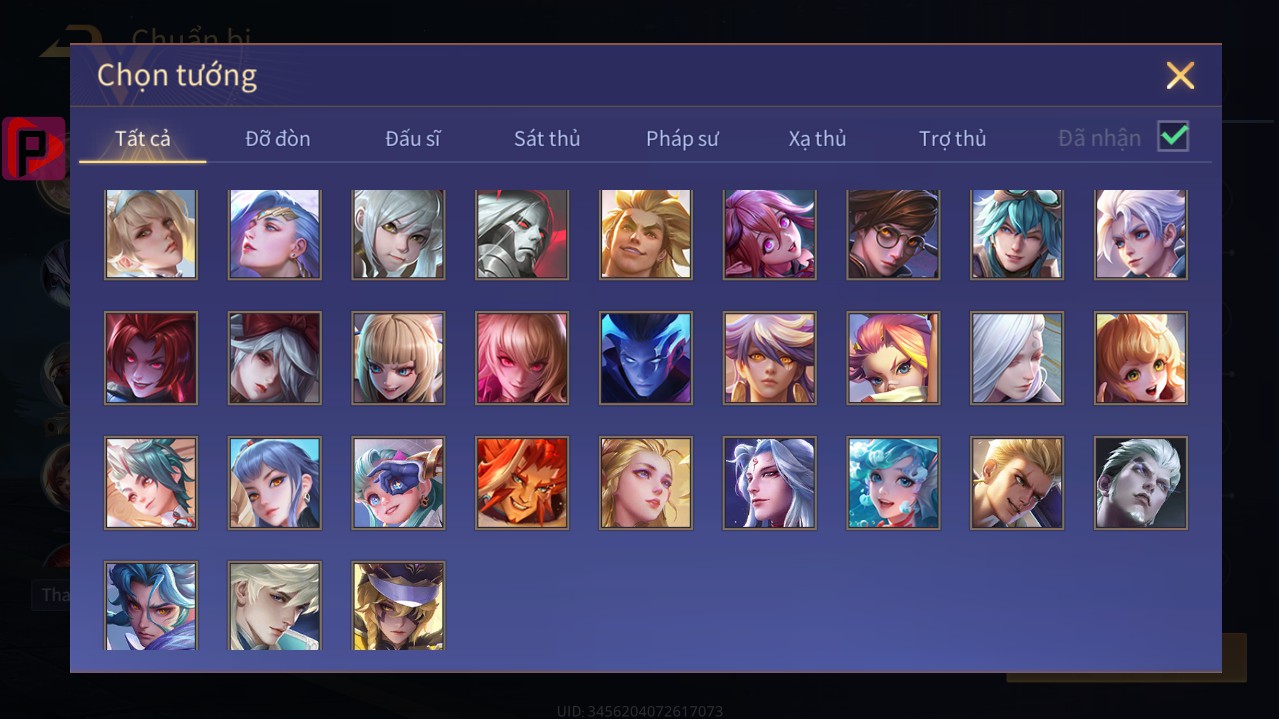Show the Đấu sĩ hero category

coord(413,139)
